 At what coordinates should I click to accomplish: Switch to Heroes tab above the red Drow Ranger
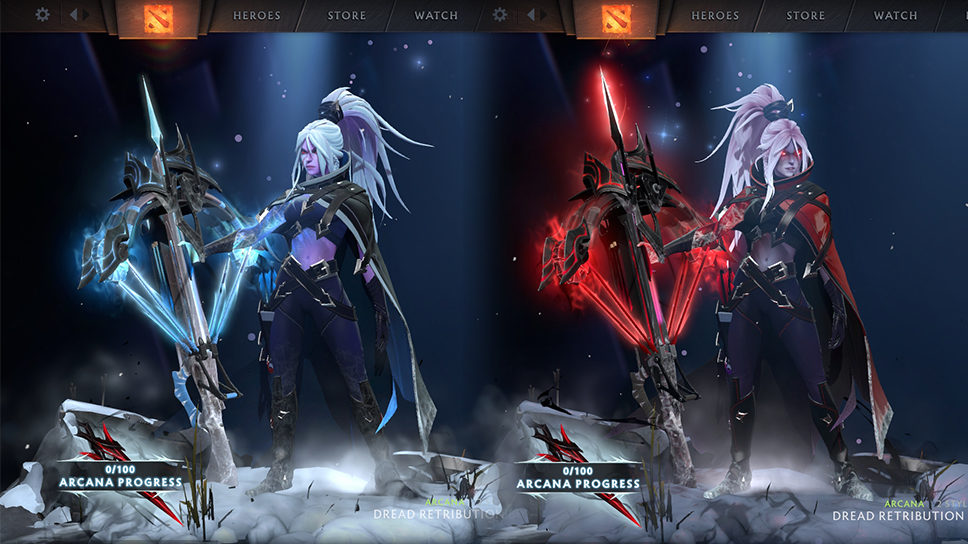coord(716,15)
